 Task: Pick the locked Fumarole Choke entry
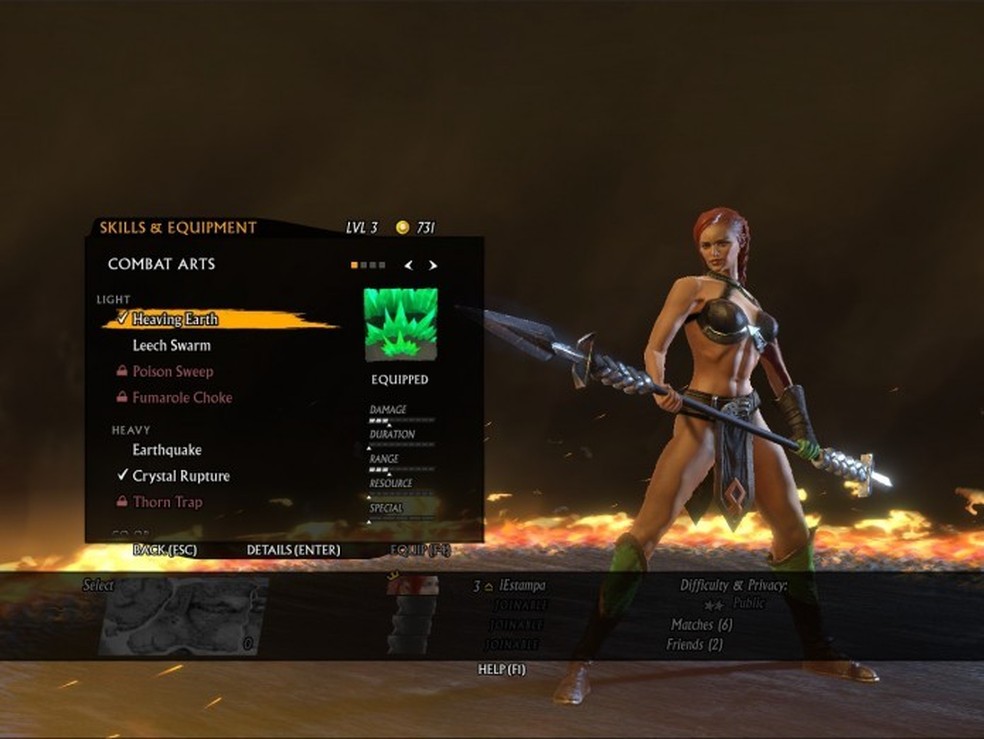click(x=181, y=397)
